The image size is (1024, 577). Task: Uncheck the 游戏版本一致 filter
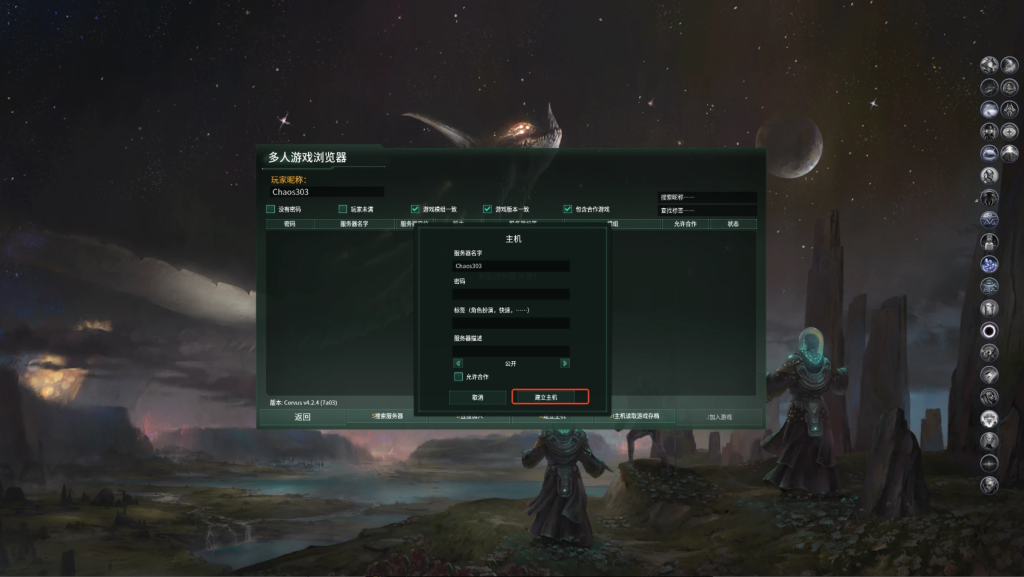pyautogui.click(x=488, y=209)
